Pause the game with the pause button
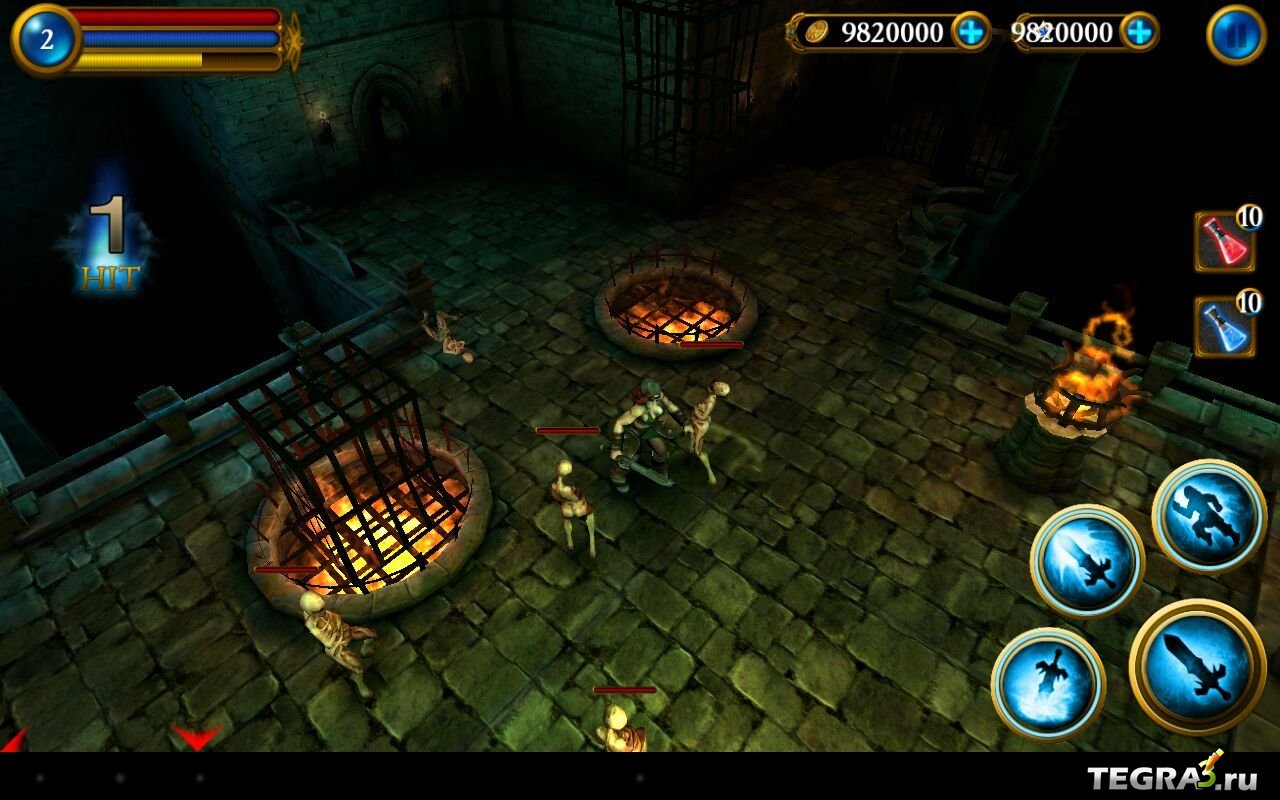 click(1236, 35)
